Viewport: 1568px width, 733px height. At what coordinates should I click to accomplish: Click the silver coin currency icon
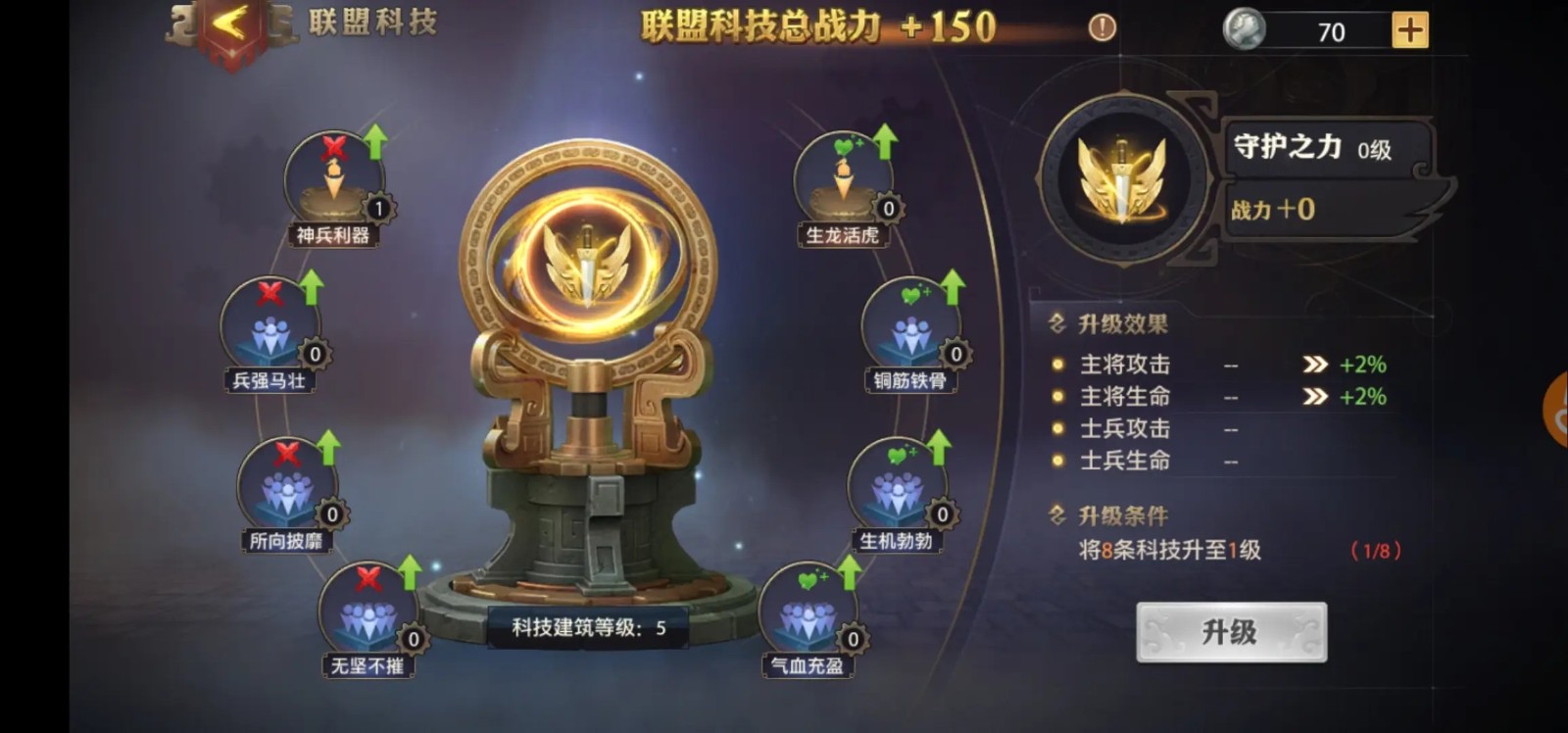pyautogui.click(x=1244, y=30)
